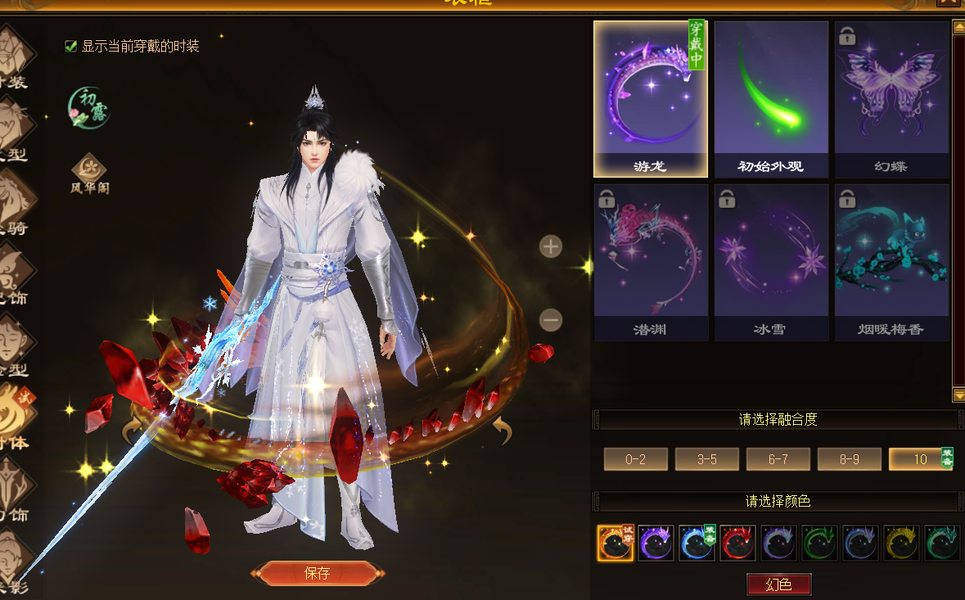Select the locked 幻蝶 butterfly appearance
965x600 pixels.
click(891, 99)
